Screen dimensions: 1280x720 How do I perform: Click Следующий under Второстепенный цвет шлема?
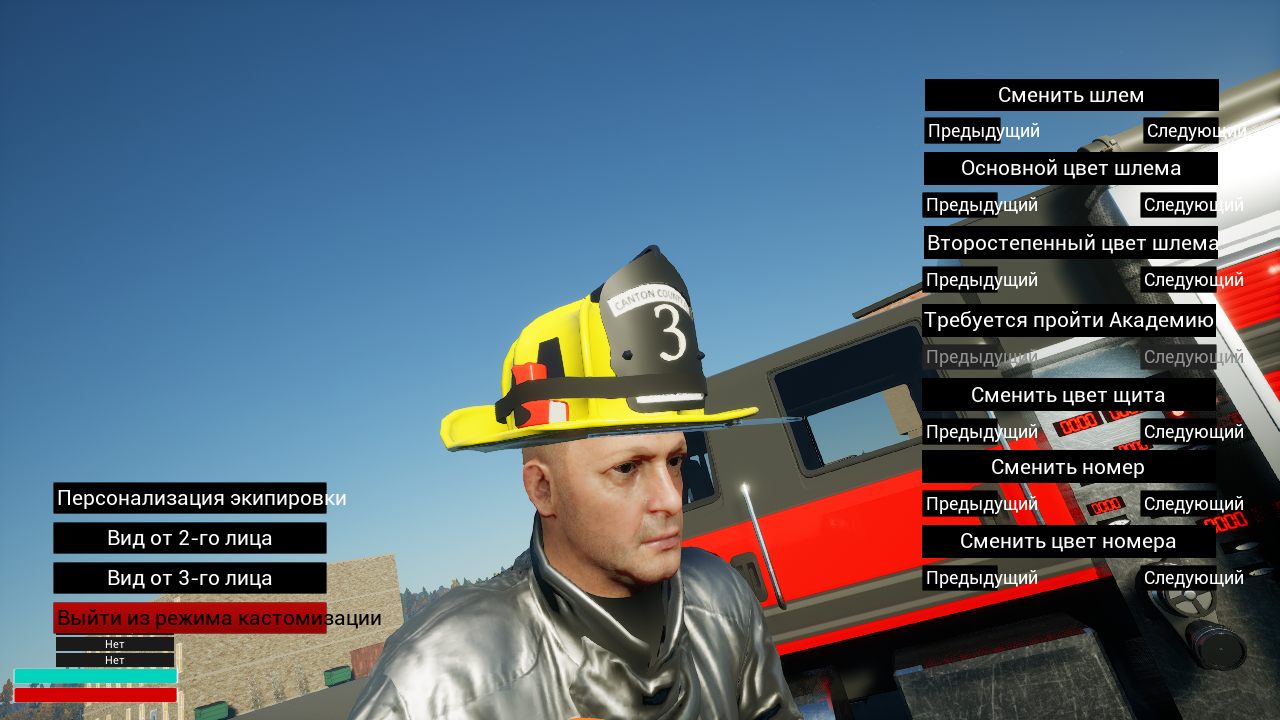pyautogui.click(x=1179, y=280)
